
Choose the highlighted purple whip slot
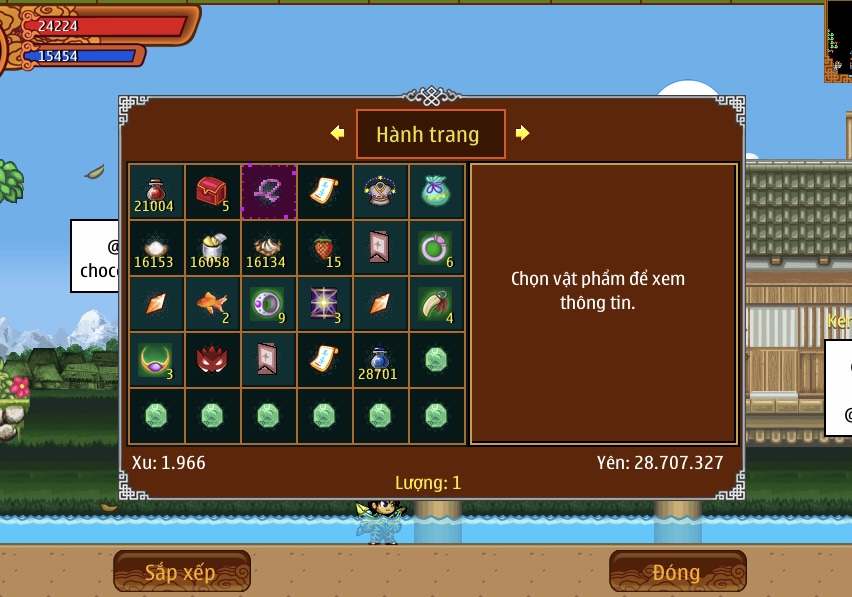point(268,192)
